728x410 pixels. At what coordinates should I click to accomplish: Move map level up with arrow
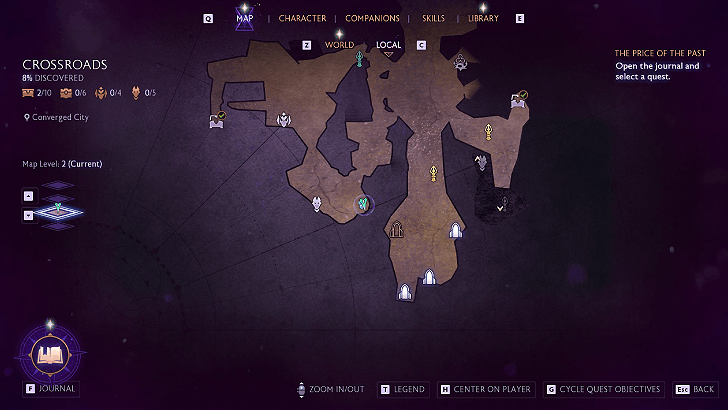(28, 195)
